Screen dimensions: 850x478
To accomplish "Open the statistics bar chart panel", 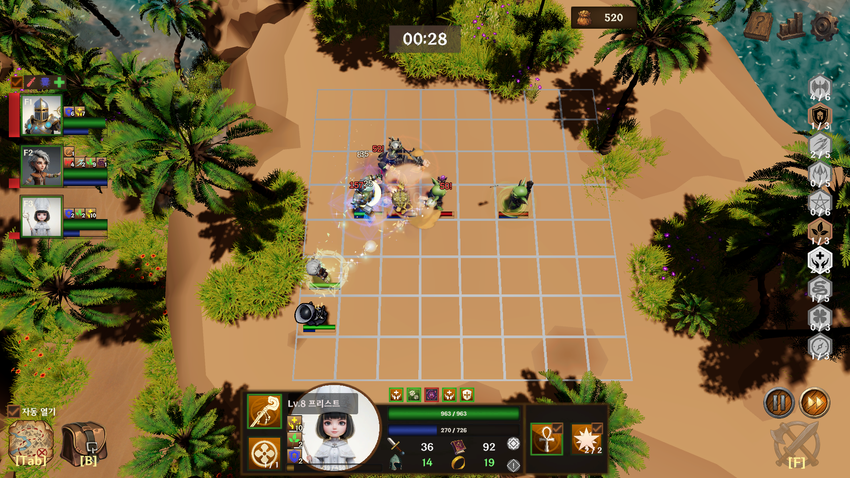I will coord(791,25).
